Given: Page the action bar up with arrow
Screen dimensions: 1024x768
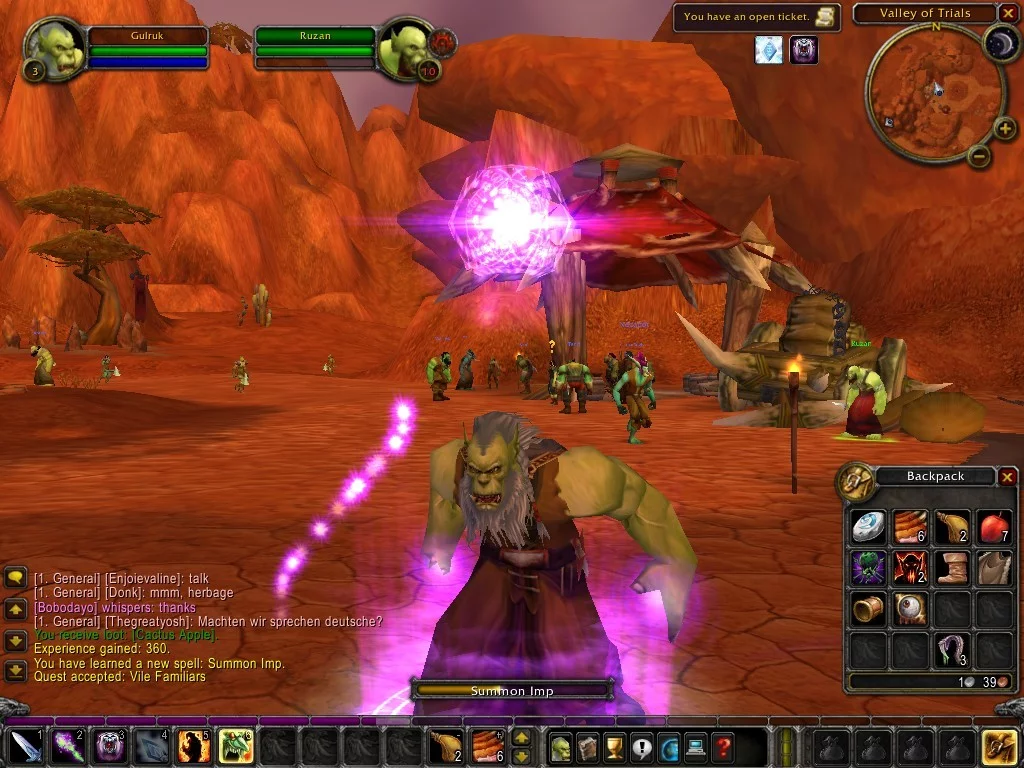Looking at the screenshot, I should [x=521, y=737].
